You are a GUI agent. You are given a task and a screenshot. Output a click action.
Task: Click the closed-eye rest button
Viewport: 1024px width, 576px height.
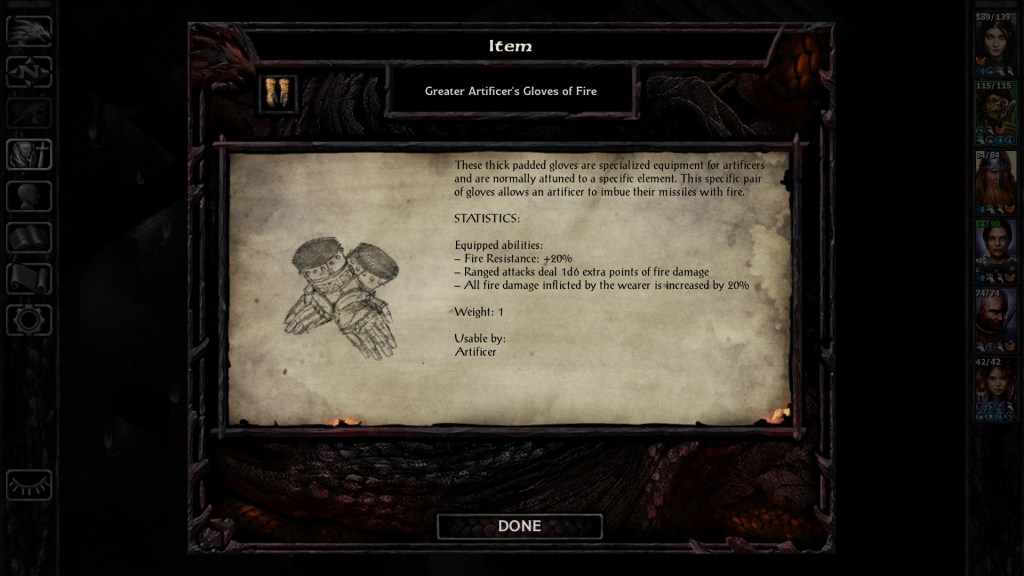(x=29, y=486)
